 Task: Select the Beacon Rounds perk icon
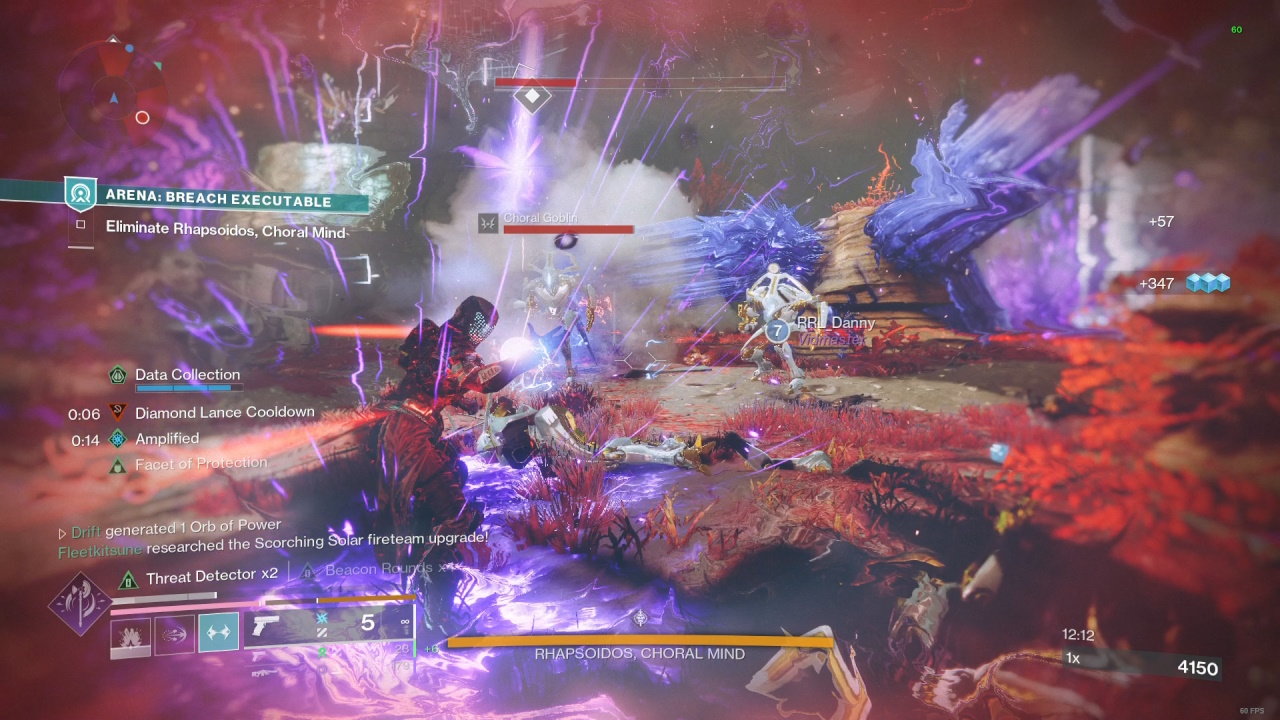(308, 570)
